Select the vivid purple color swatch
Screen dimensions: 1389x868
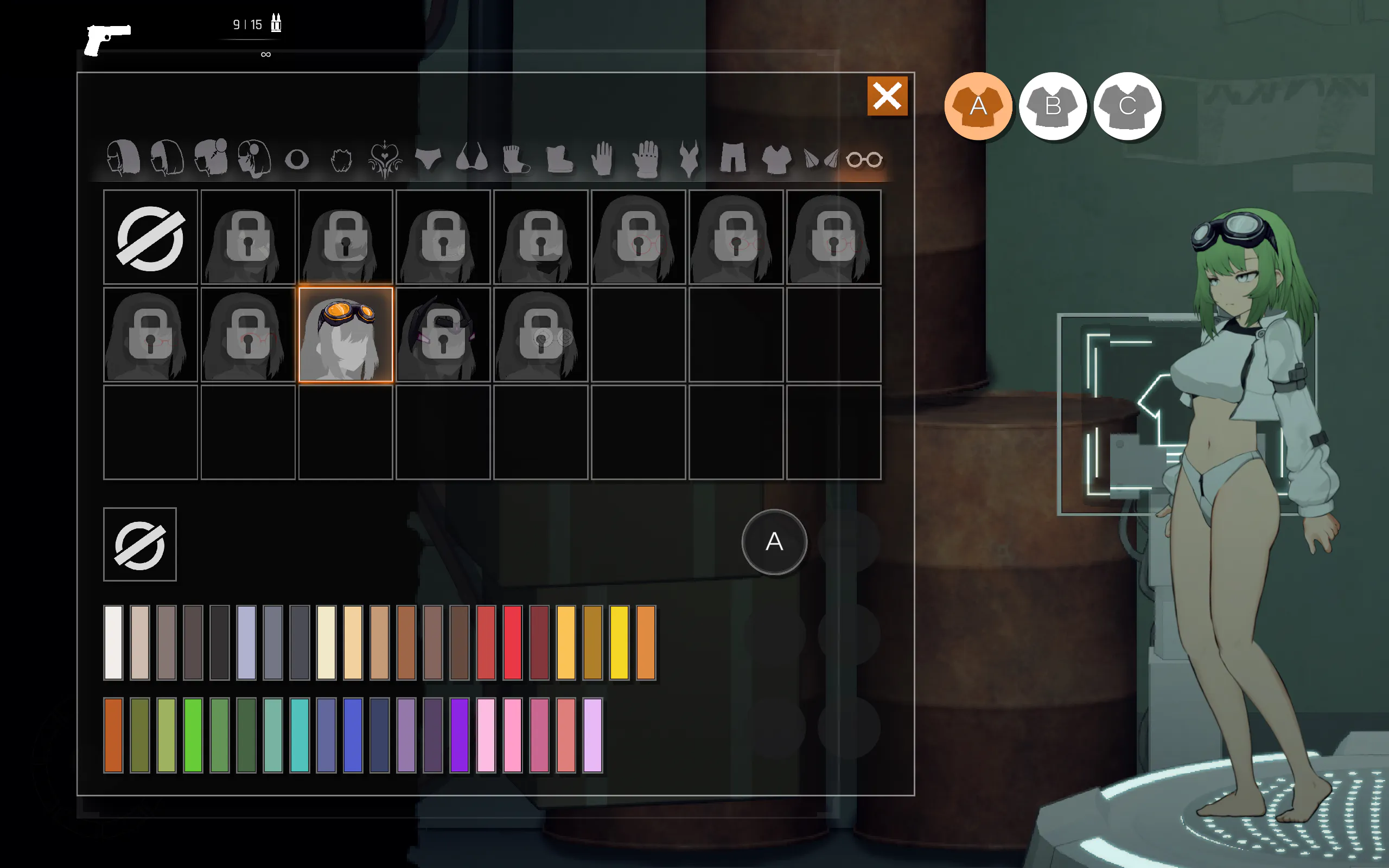tap(459, 735)
